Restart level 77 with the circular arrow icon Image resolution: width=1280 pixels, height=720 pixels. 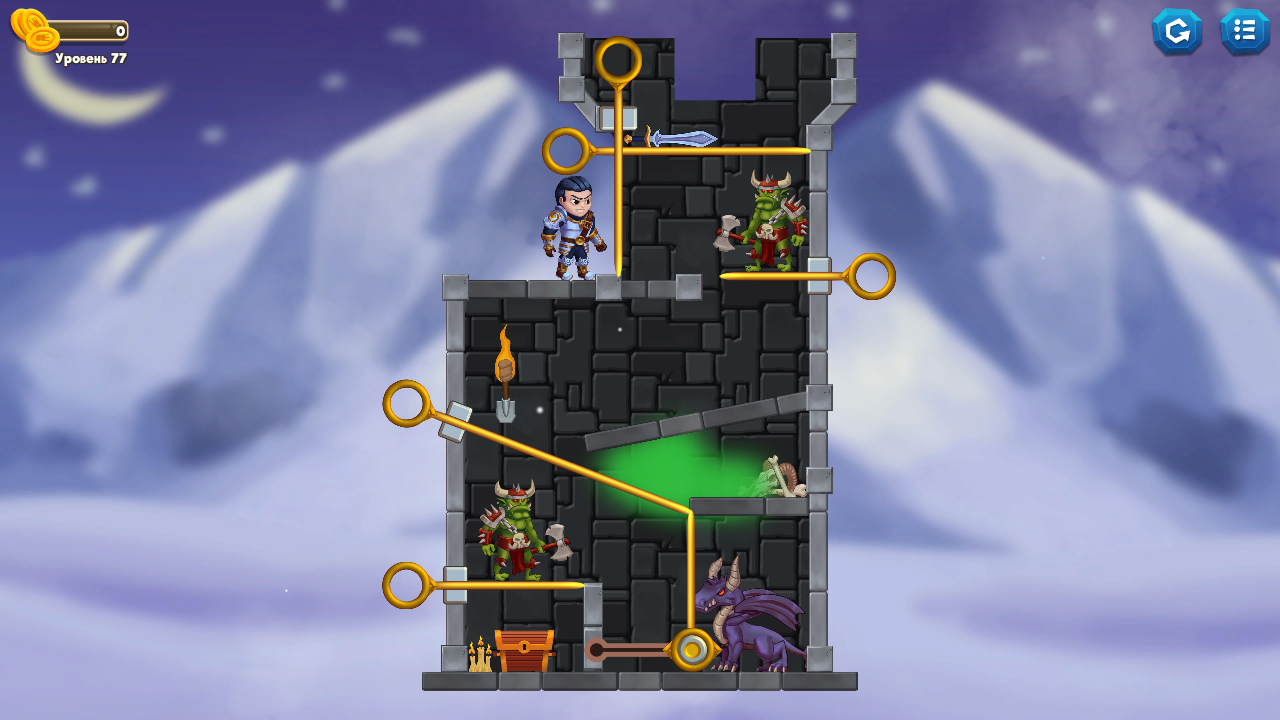pyautogui.click(x=1177, y=31)
